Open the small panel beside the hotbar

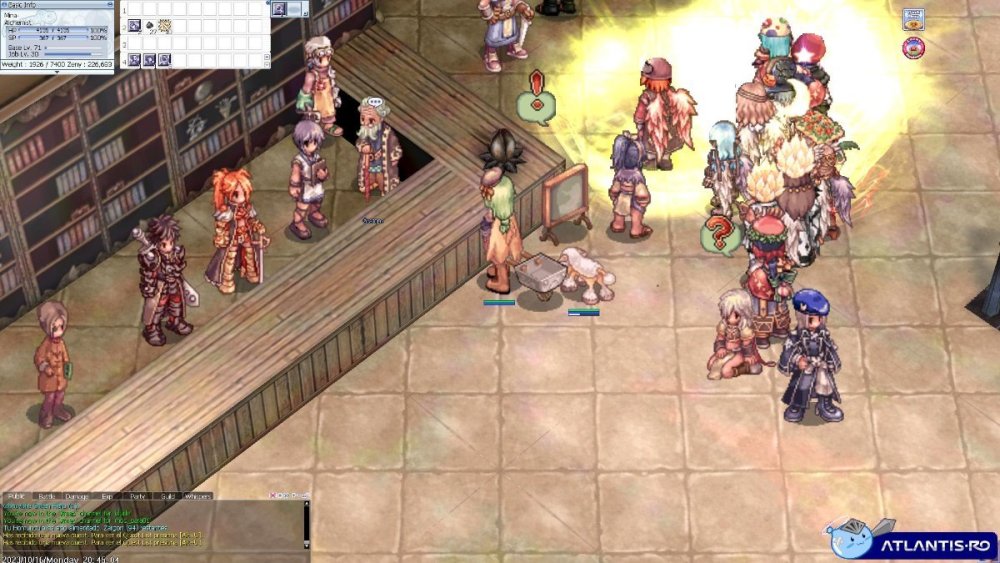pyautogui.click(x=281, y=9)
